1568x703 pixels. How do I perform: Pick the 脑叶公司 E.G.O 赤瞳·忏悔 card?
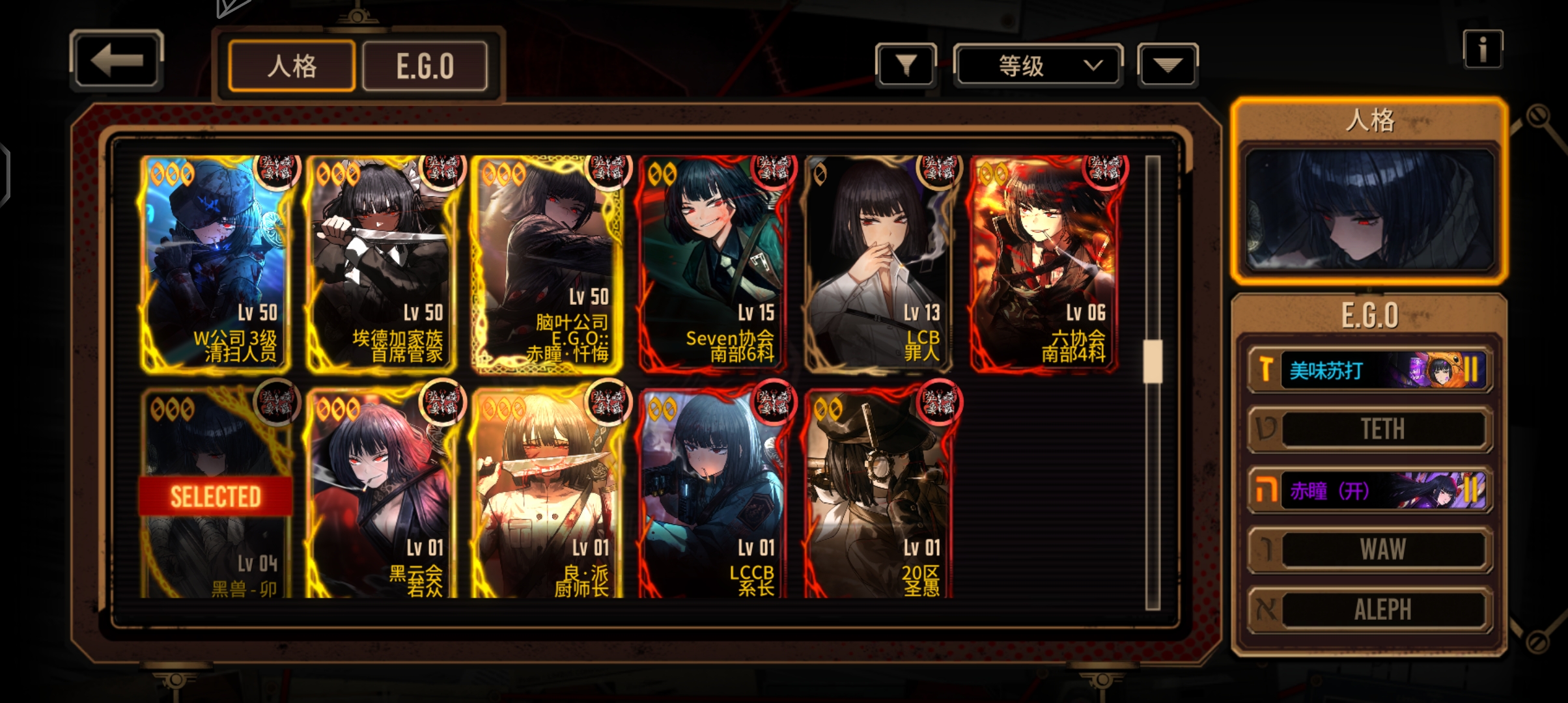[547, 264]
